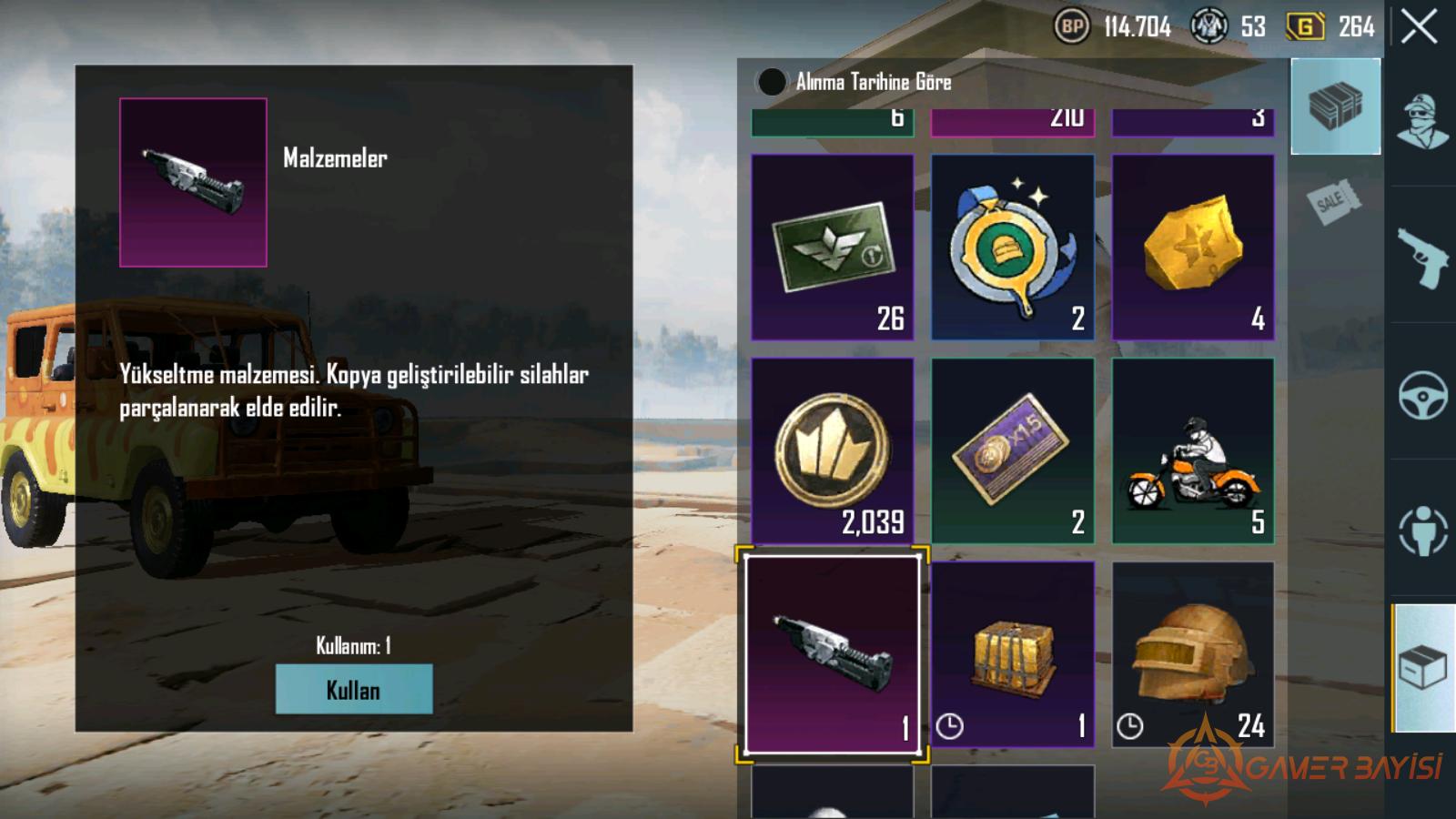Click the G gold currency icon

(1304, 26)
